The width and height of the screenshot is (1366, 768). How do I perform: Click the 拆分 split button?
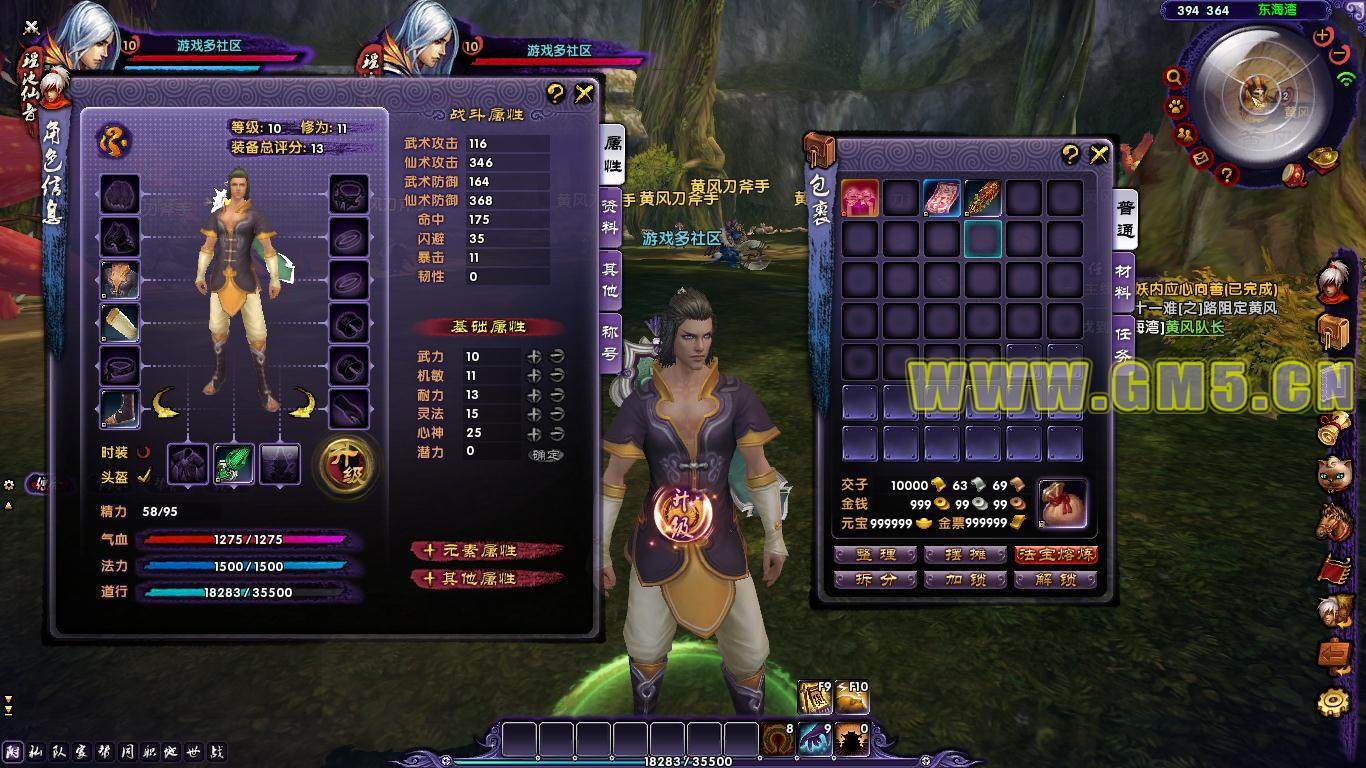click(874, 579)
